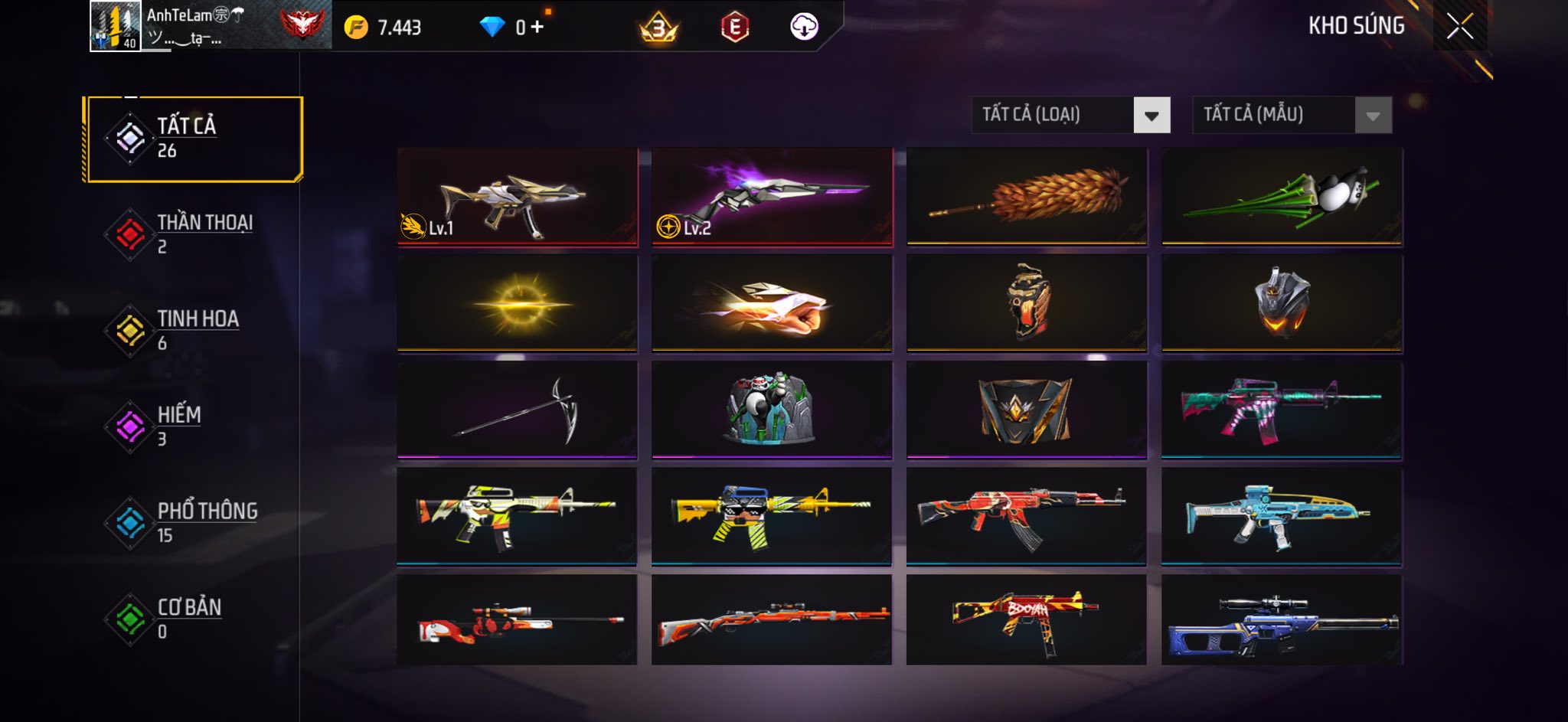1568x722 pixels.
Task: Open the Tất Cả (Loại) dropdown
Action: [1070, 115]
